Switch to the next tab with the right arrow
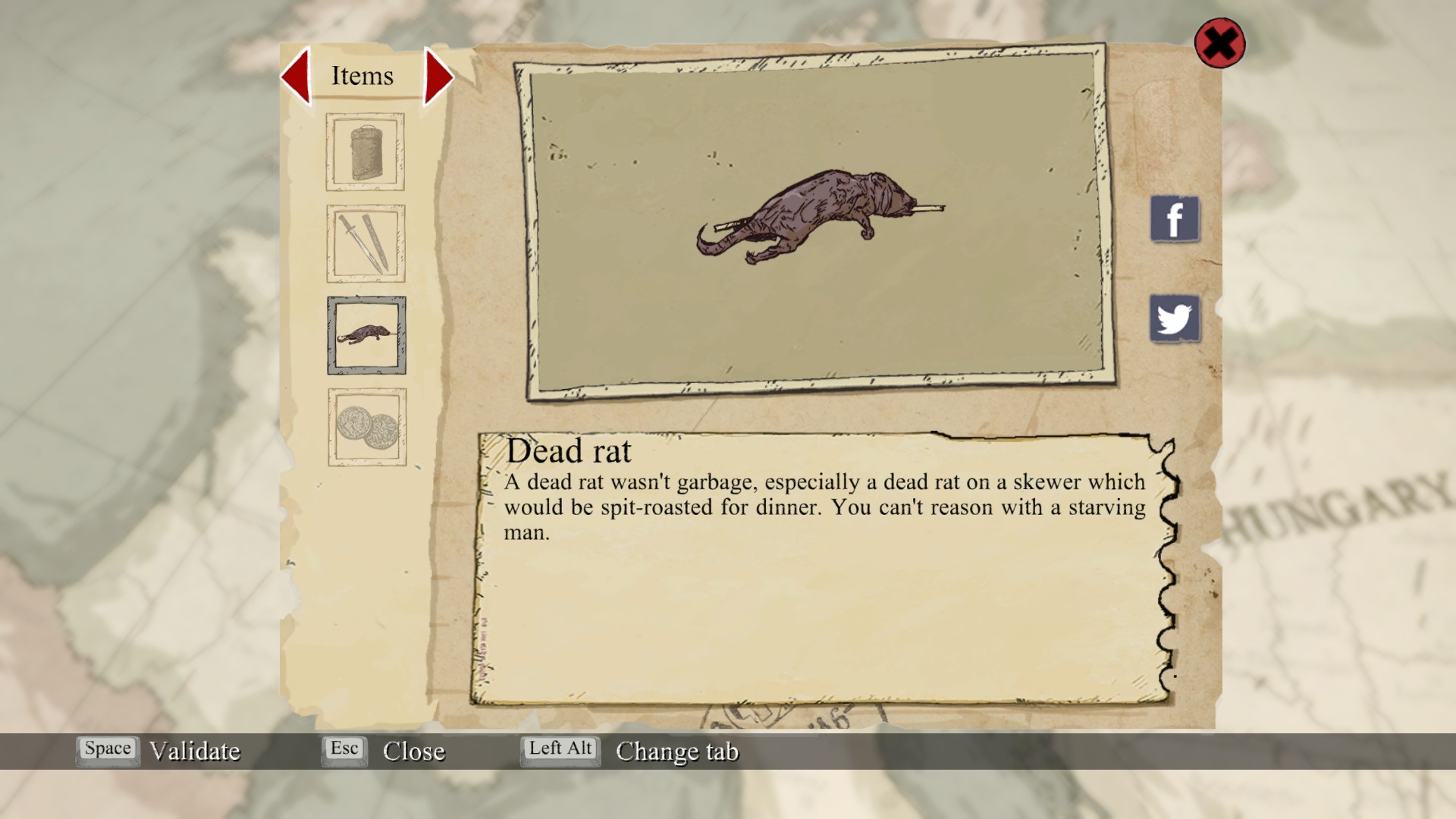This screenshot has width=1456, height=819. (x=438, y=76)
